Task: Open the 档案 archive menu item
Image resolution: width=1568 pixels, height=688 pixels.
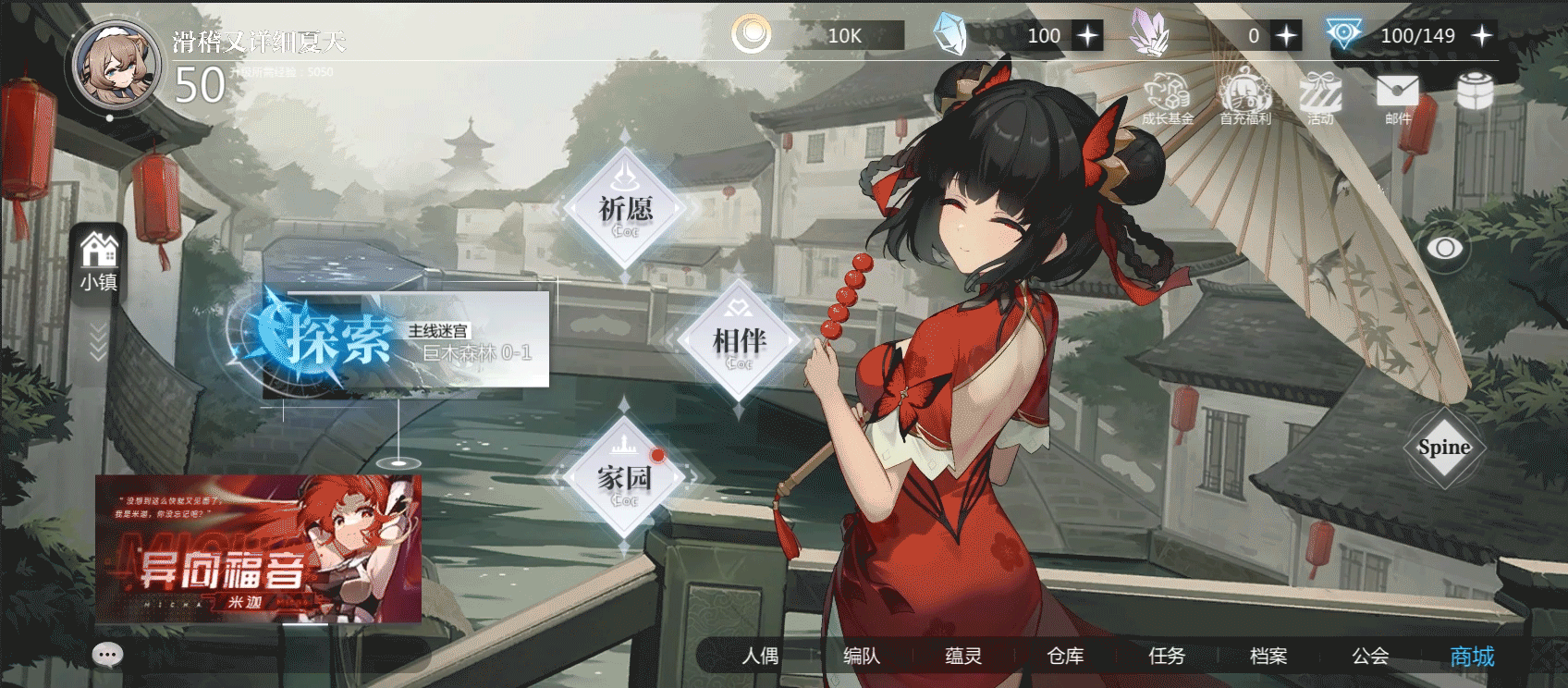Action: click(1270, 657)
